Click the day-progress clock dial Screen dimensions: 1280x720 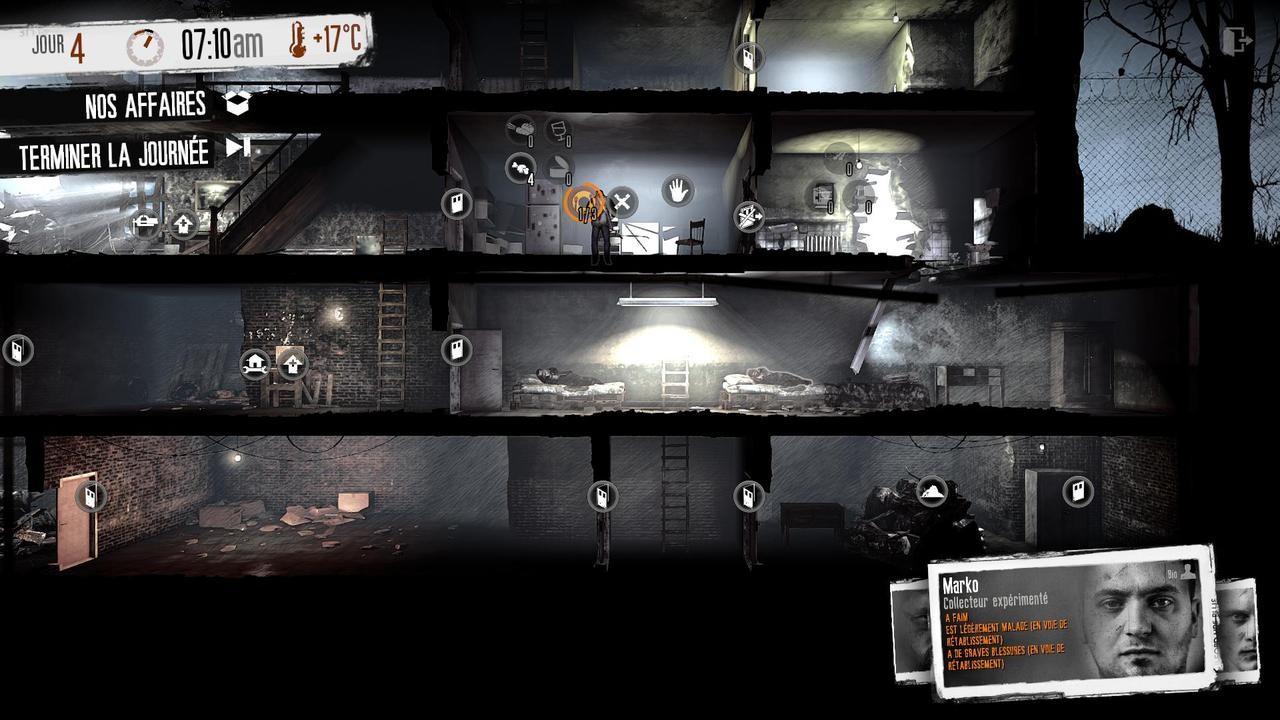[147, 41]
